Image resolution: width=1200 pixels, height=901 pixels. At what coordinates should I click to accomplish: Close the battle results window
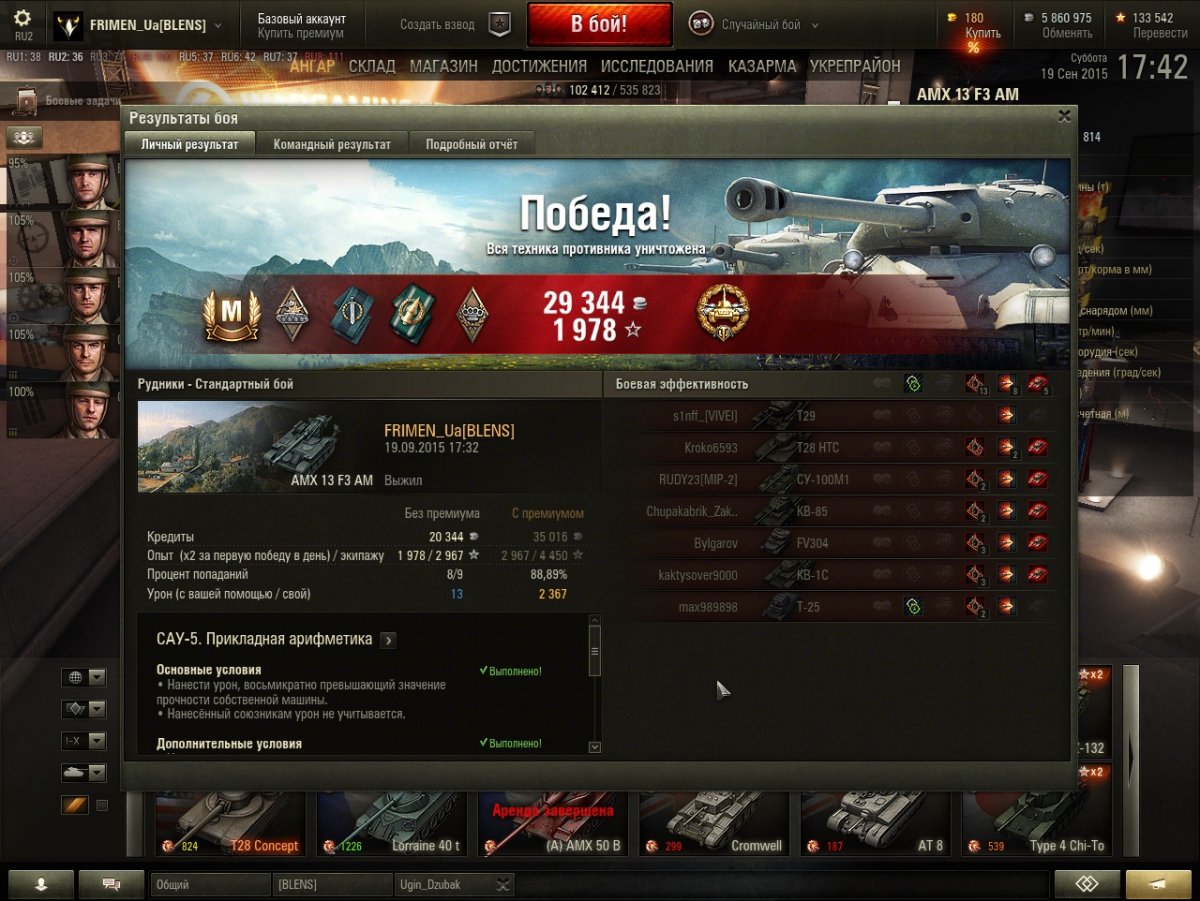(1064, 116)
